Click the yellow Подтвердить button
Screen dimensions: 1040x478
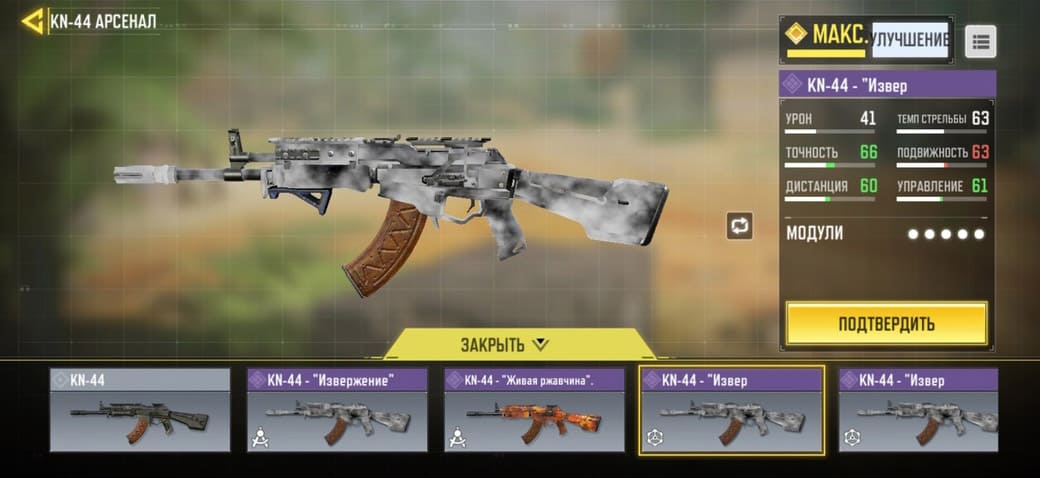[x=886, y=324]
